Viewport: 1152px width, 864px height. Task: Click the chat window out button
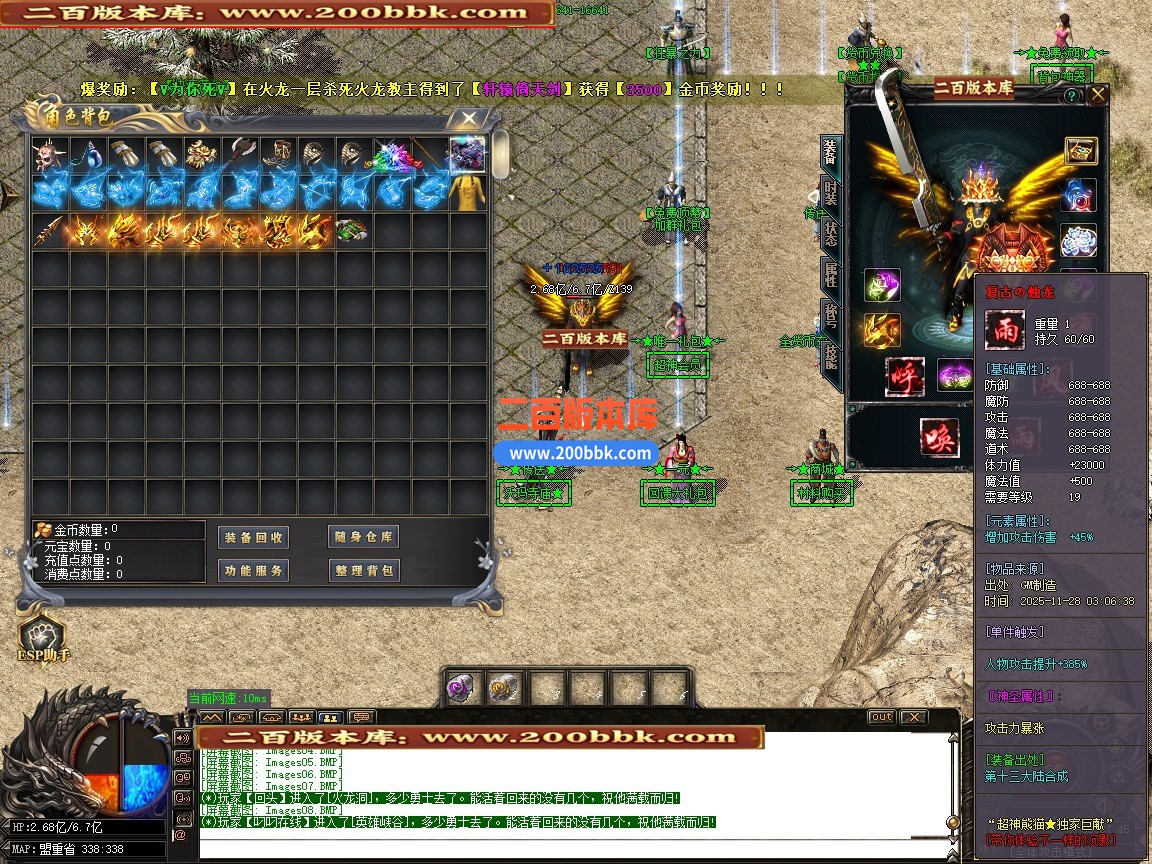(881, 717)
